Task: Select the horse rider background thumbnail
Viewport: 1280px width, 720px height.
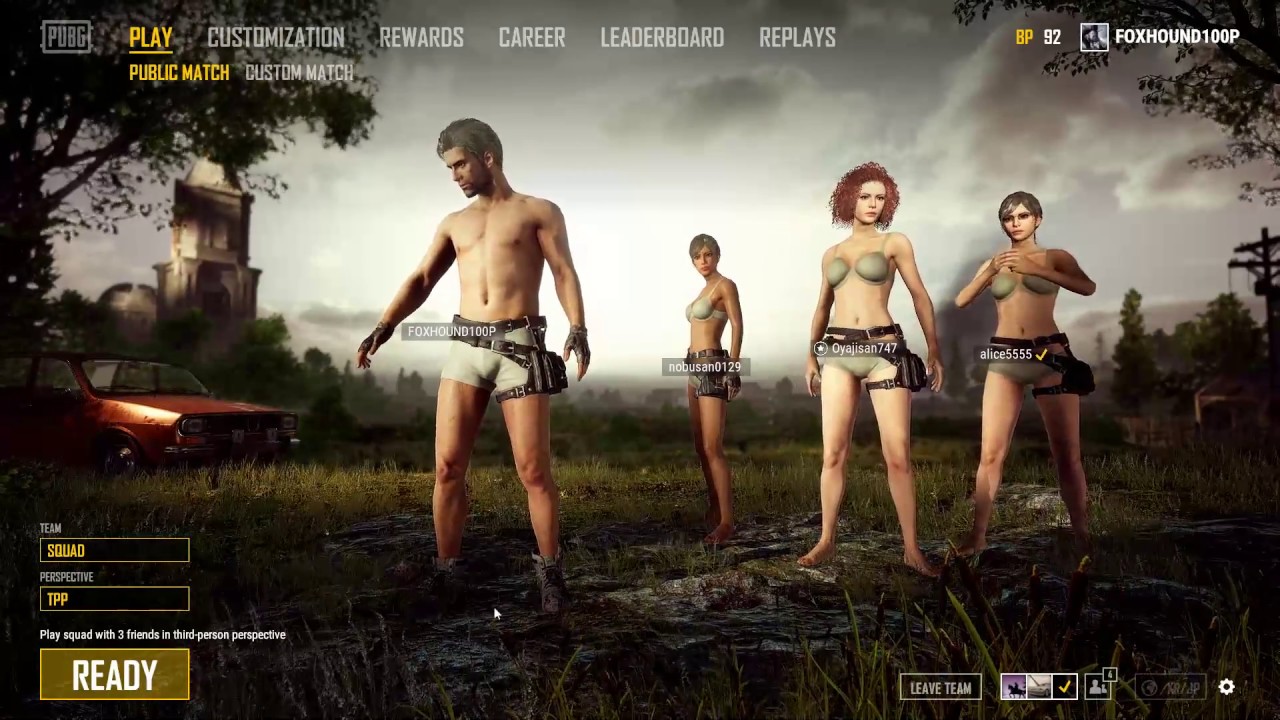Action: pyautogui.click(x=1013, y=687)
